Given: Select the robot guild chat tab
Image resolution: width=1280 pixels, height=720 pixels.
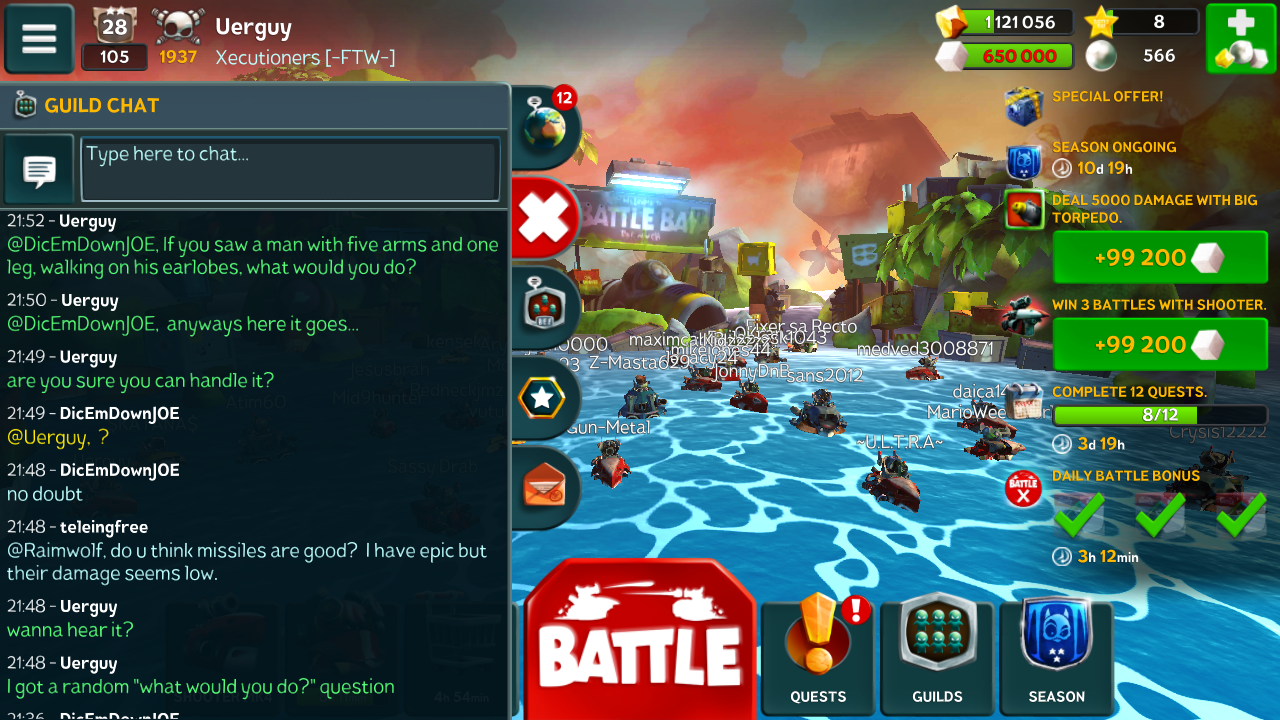Looking at the screenshot, I should tap(545, 307).
